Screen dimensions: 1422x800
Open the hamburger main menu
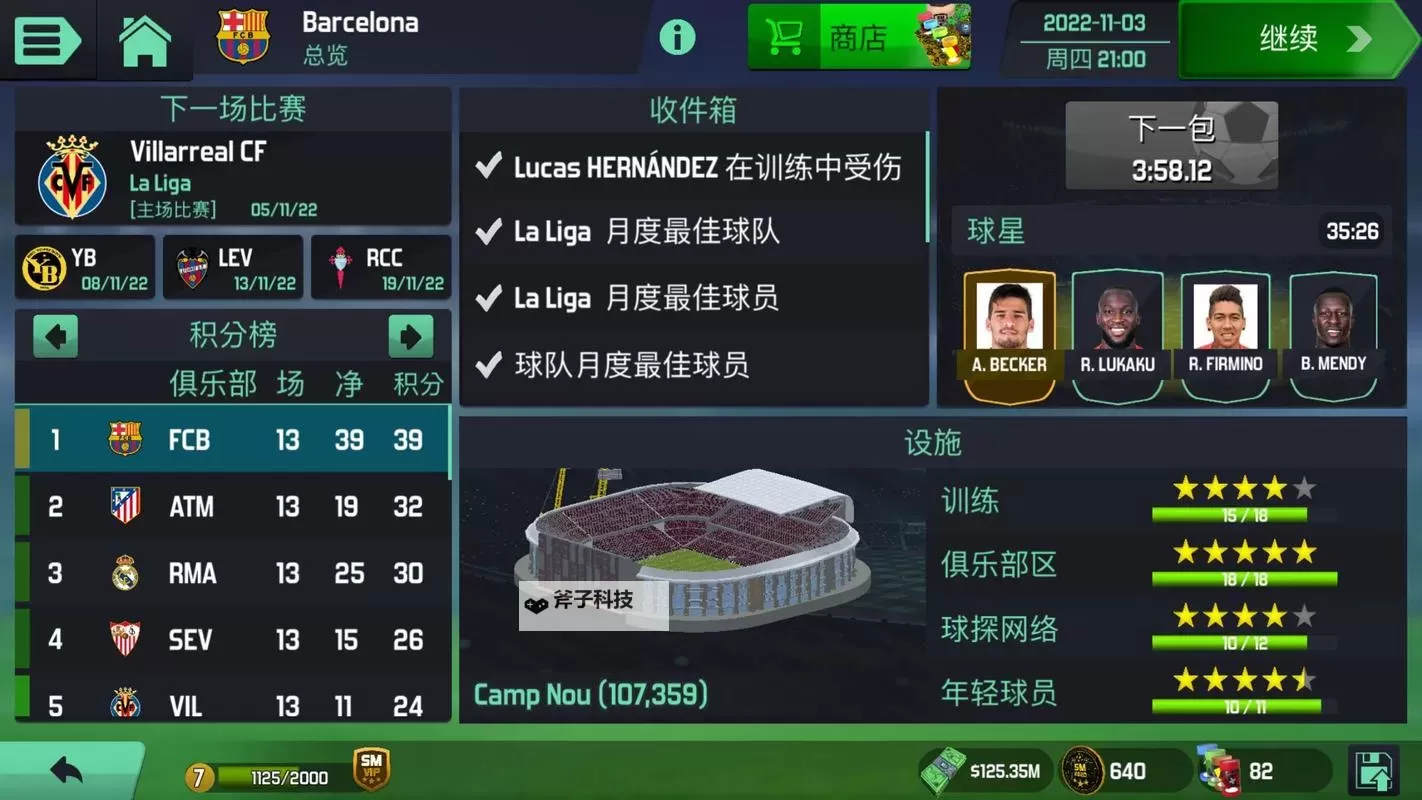(x=46, y=40)
